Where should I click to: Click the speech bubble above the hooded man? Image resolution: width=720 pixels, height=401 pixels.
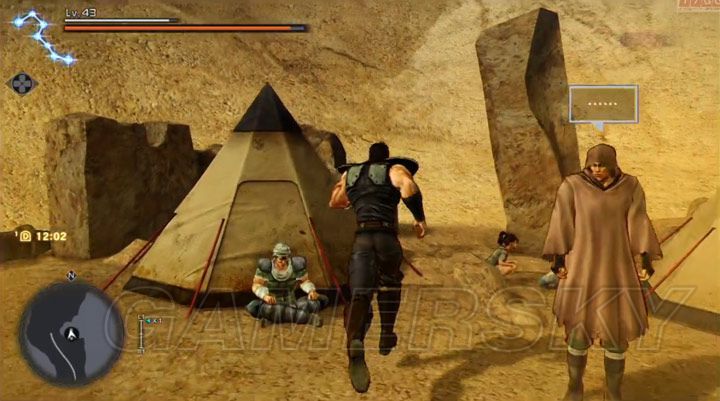(x=603, y=104)
